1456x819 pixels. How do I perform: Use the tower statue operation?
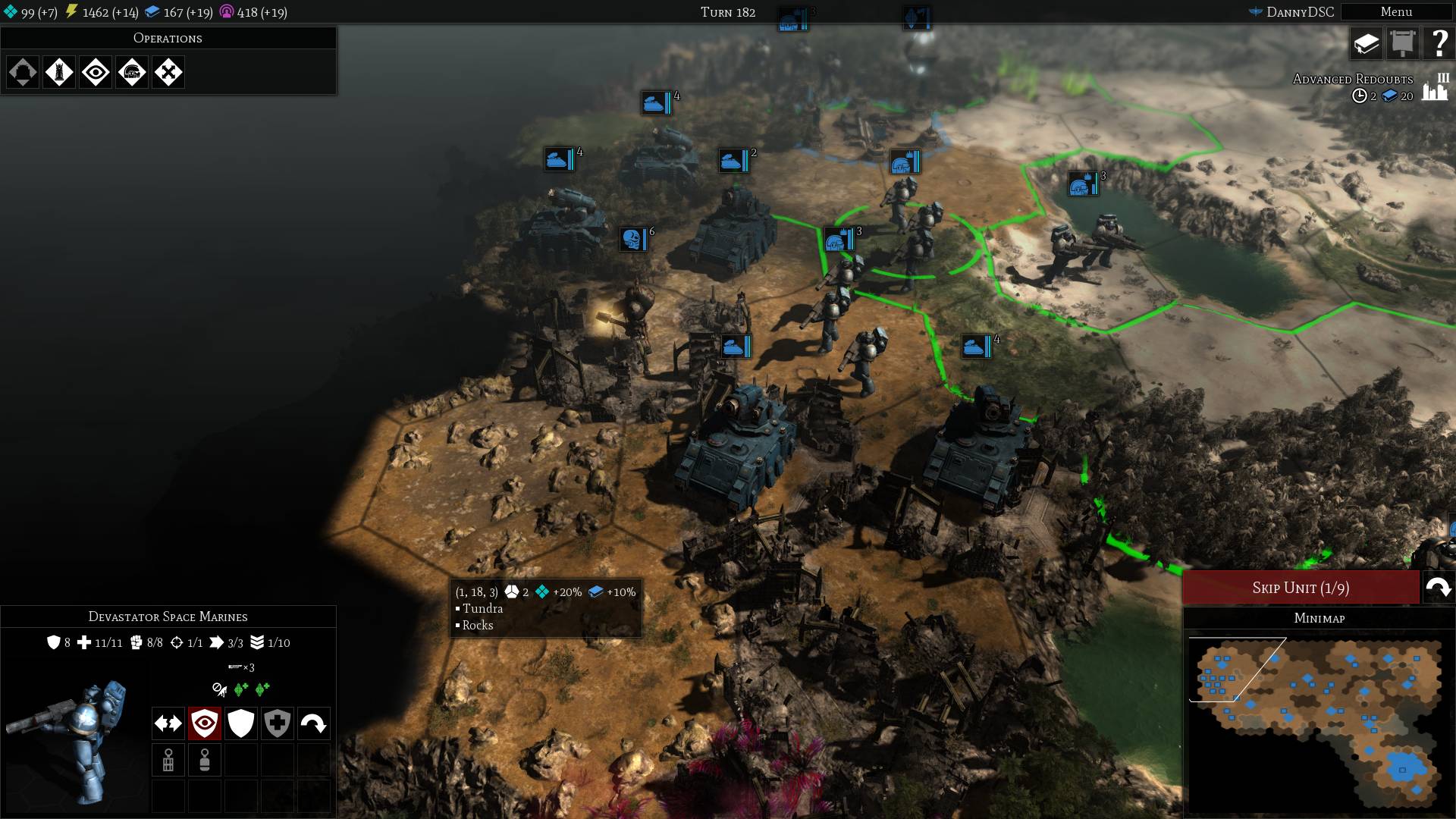[x=59, y=73]
